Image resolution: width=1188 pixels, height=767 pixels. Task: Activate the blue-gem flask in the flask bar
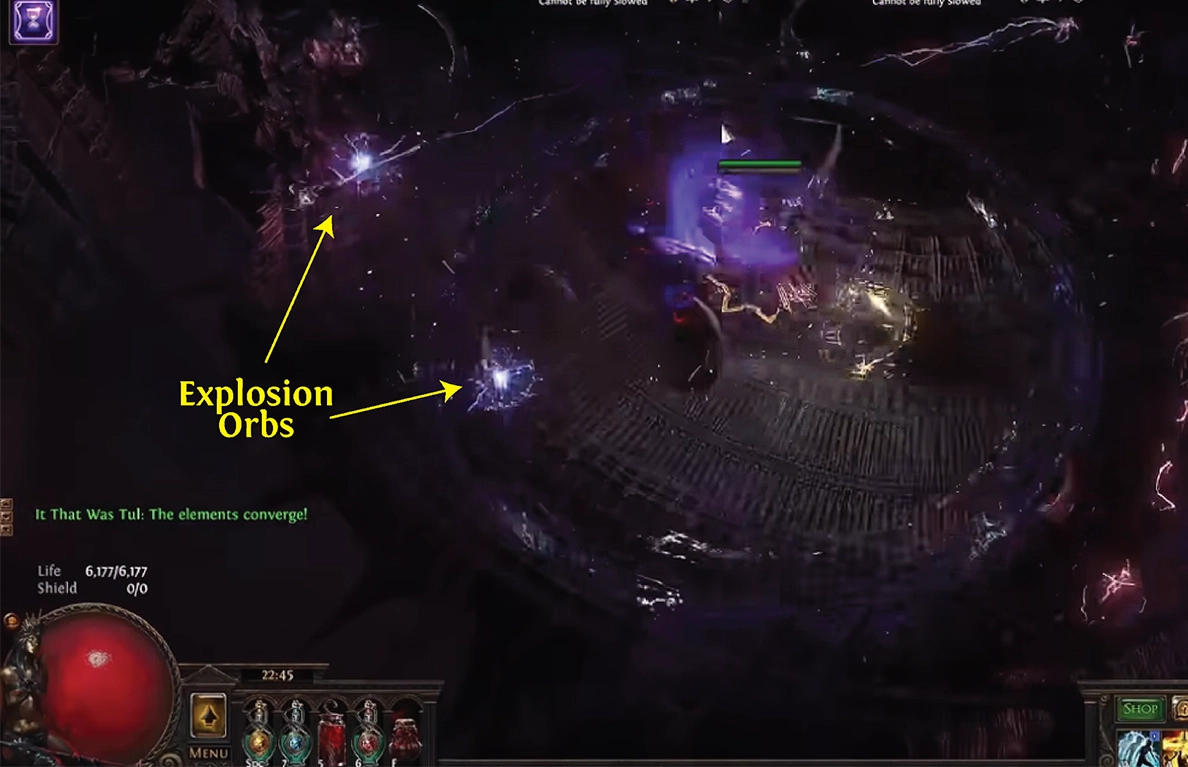296,740
